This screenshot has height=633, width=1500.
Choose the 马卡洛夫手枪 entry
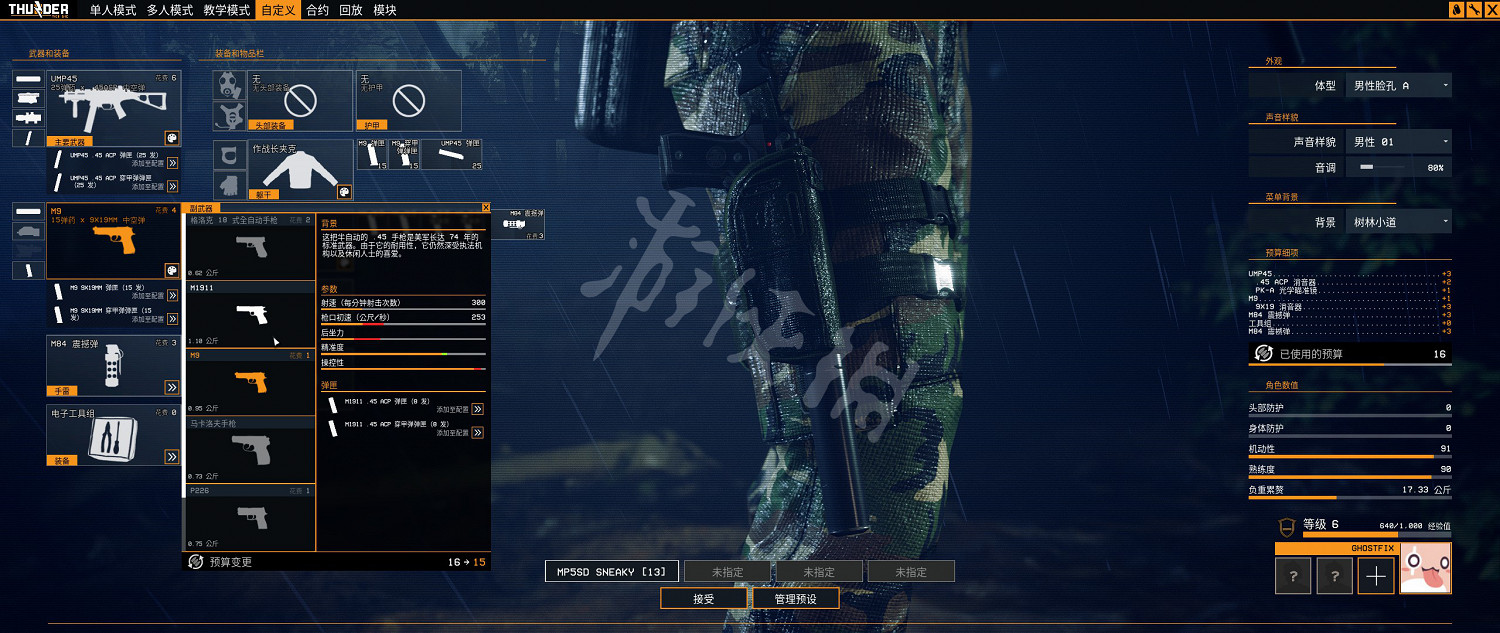250,450
